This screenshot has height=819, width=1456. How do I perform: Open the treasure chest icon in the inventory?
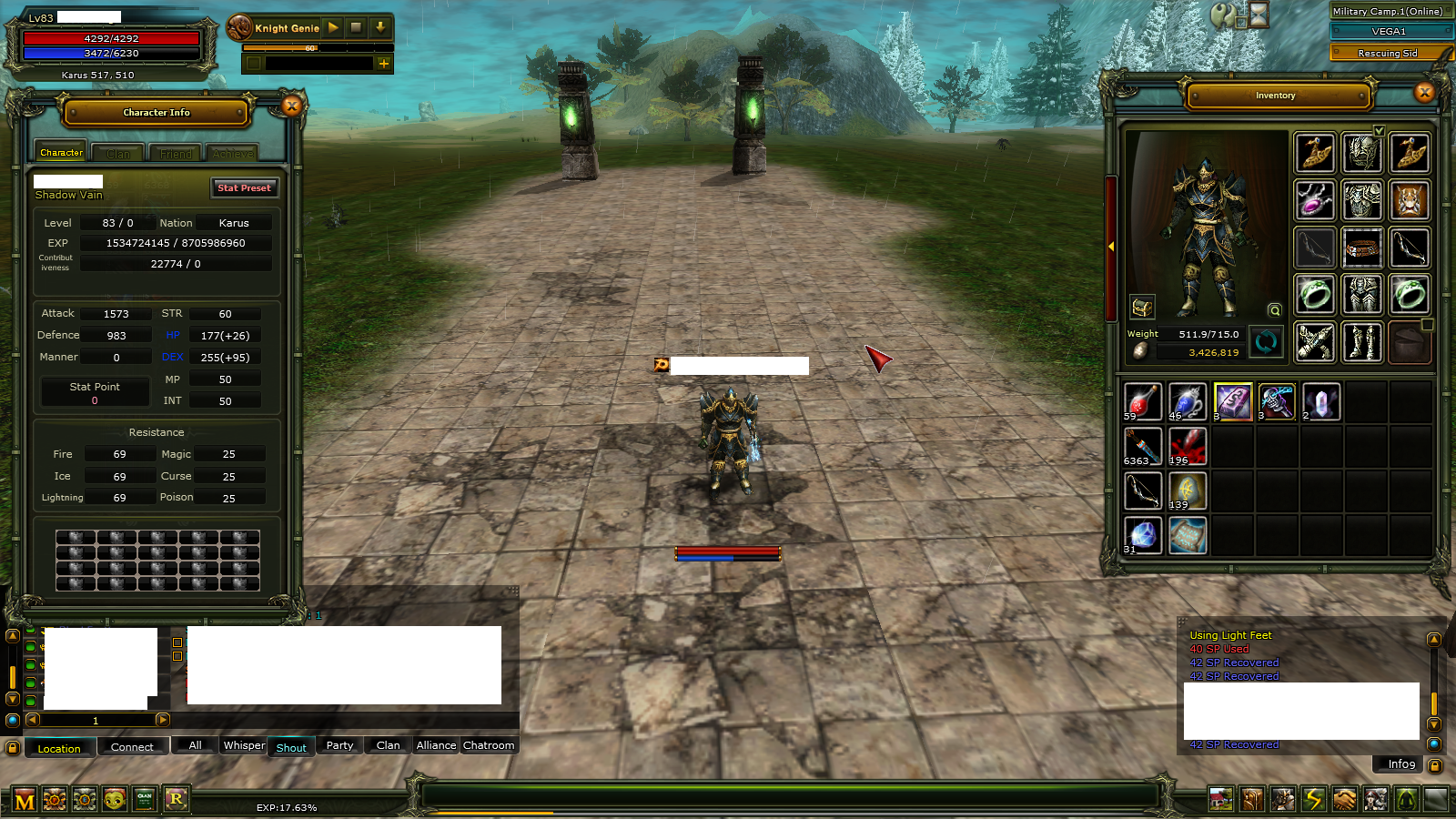click(x=1143, y=308)
